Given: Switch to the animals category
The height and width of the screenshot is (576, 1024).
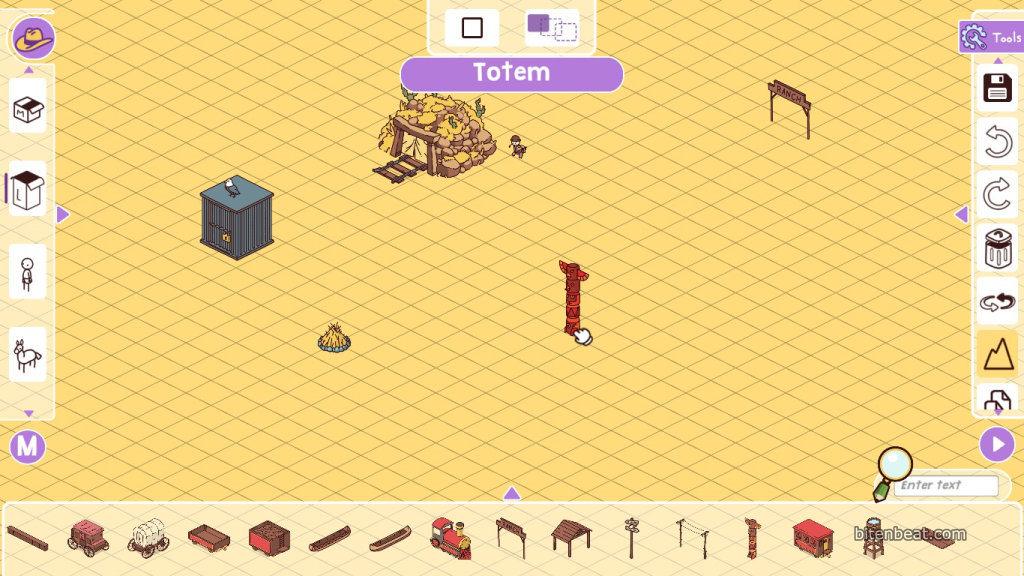Looking at the screenshot, I should pos(28,355).
